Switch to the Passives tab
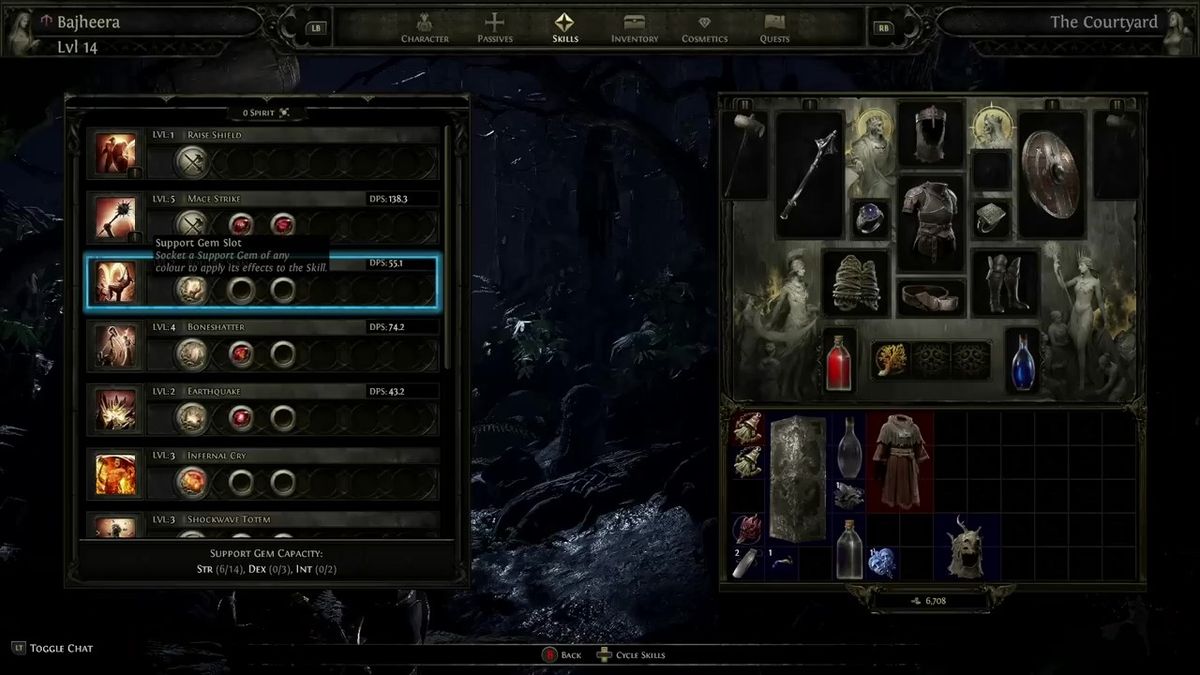The height and width of the screenshot is (675, 1200). click(494, 27)
